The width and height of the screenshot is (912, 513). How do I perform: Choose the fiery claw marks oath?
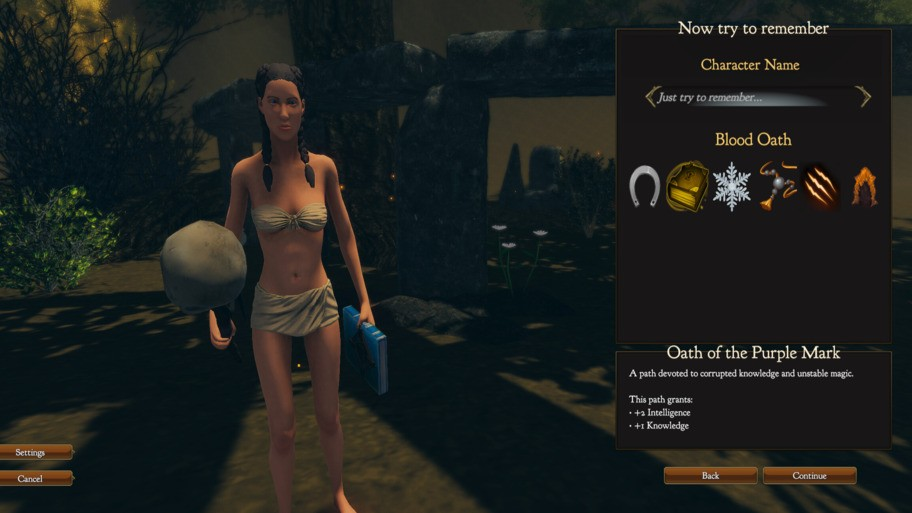coord(820,186)
